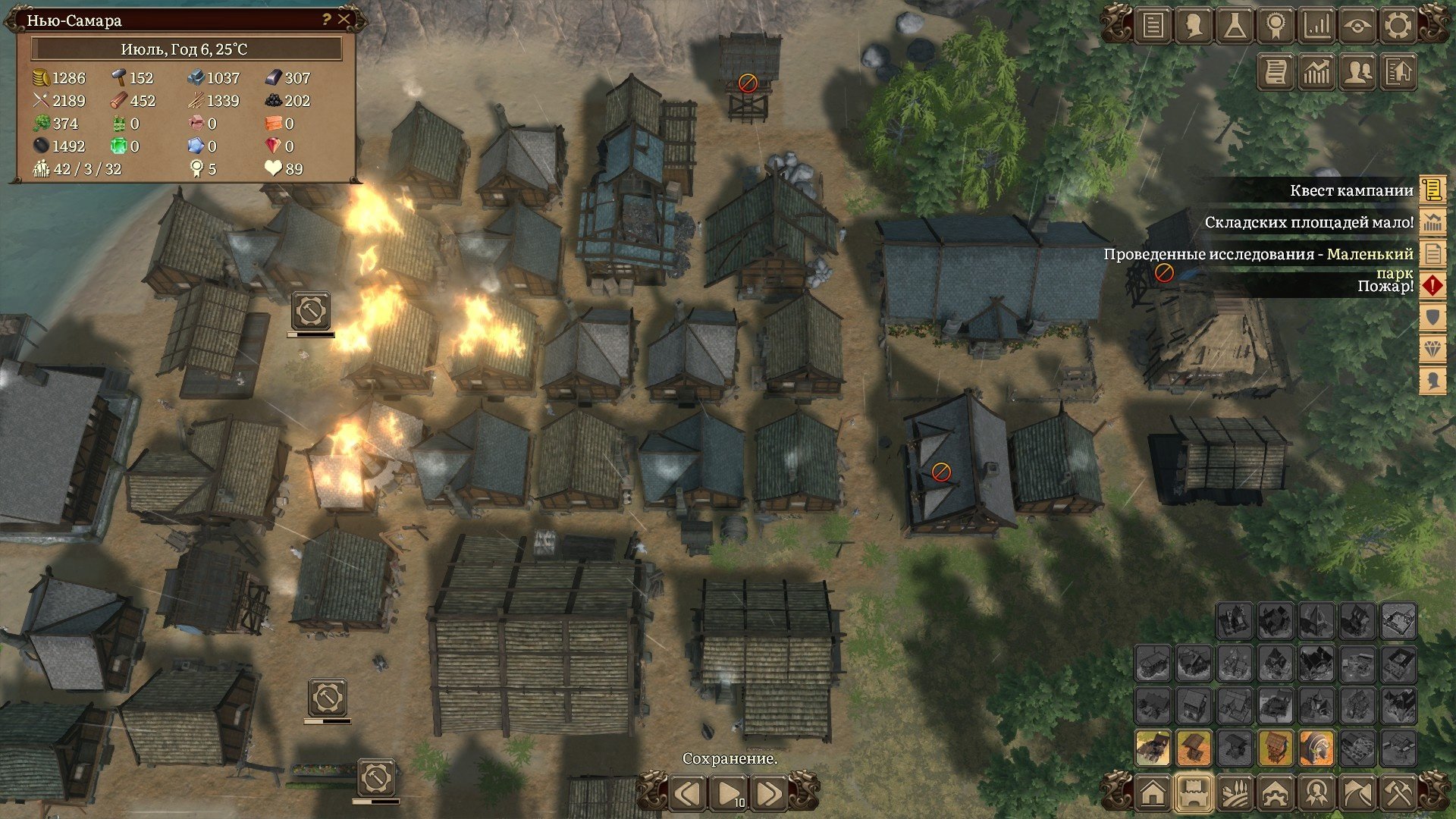Open the axe and pickaxe build category

tap(1398, 793)
